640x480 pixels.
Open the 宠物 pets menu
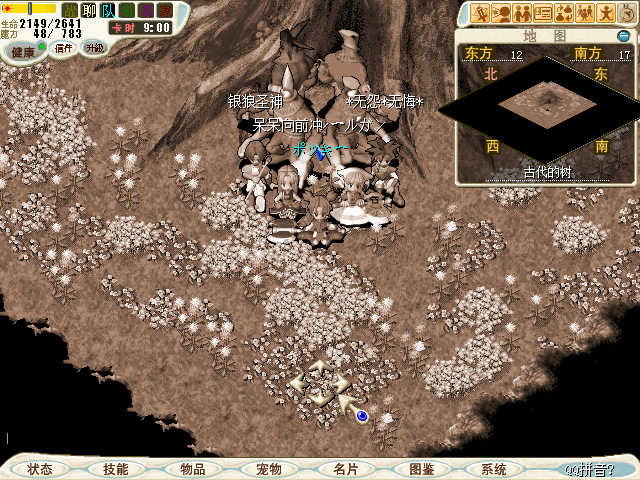point(268,468)
